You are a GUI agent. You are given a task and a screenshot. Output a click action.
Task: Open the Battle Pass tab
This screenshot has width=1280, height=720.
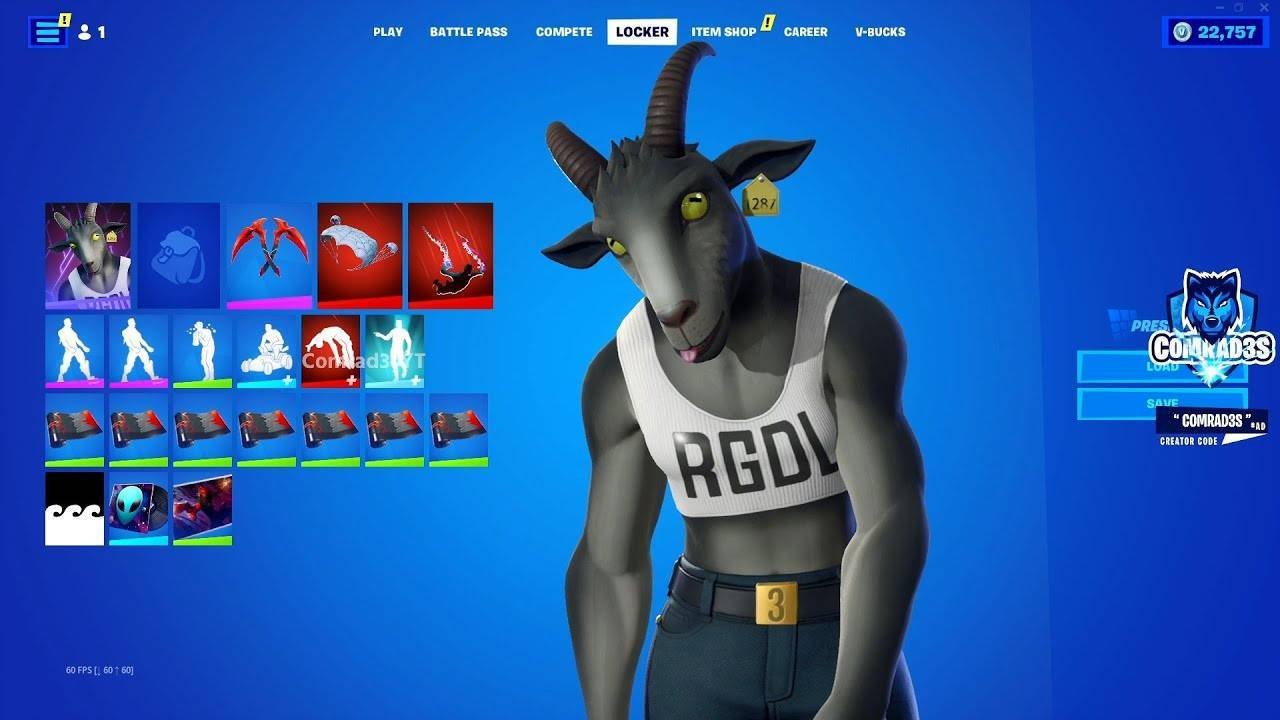468,31
